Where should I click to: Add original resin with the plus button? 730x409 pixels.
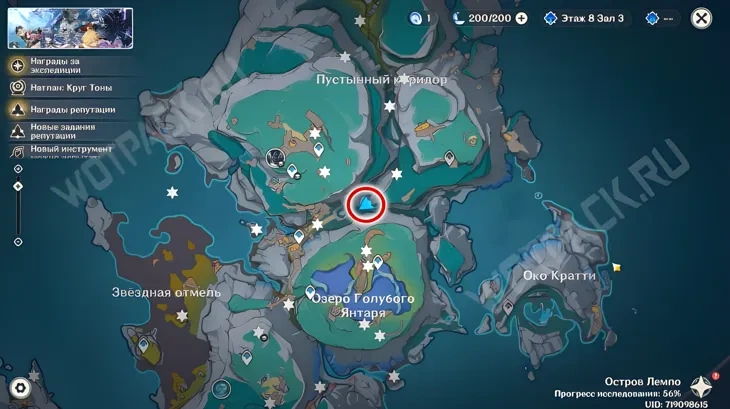click(521, 18)
